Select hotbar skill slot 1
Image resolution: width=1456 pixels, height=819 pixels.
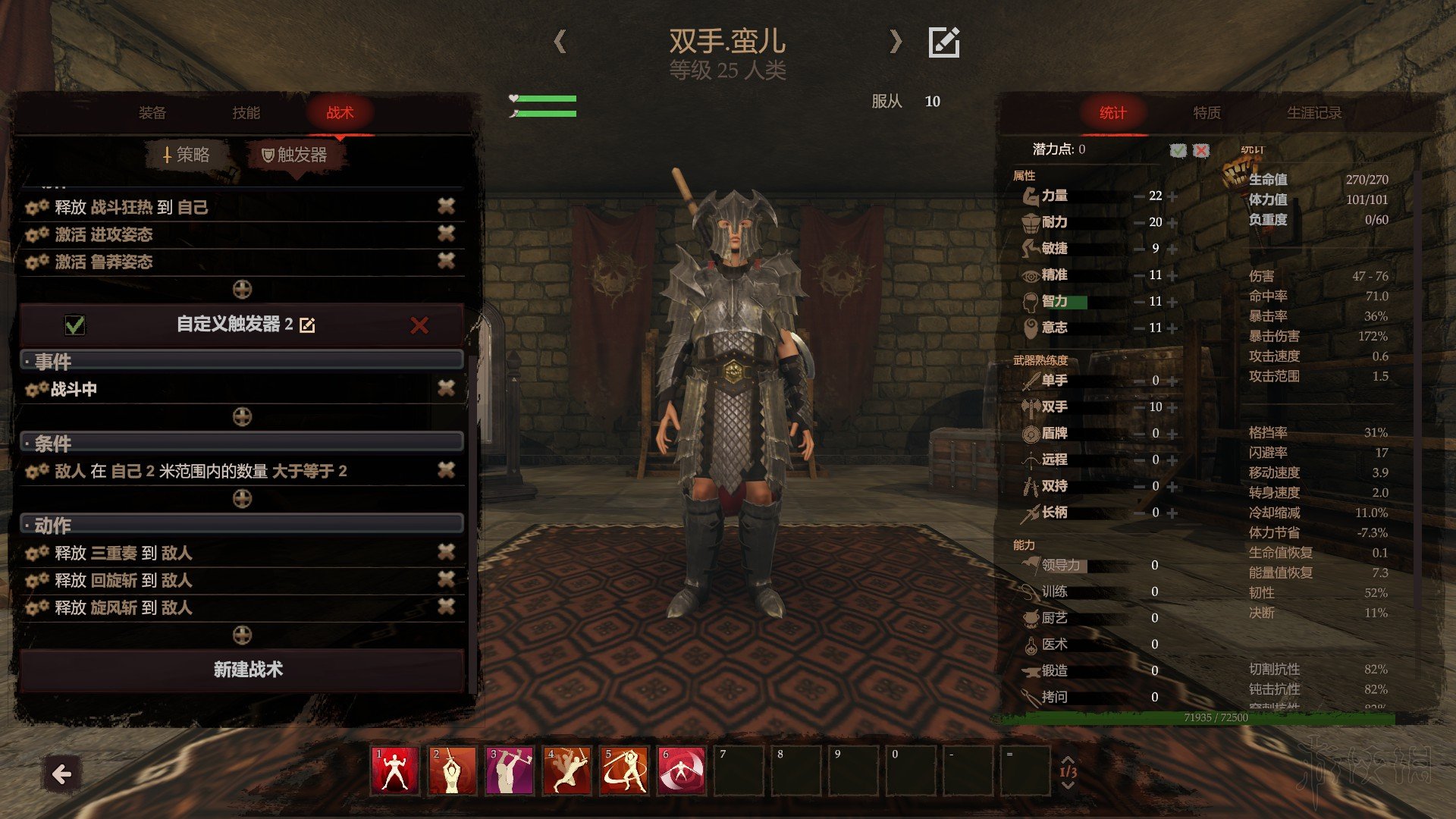click(394, 770)
